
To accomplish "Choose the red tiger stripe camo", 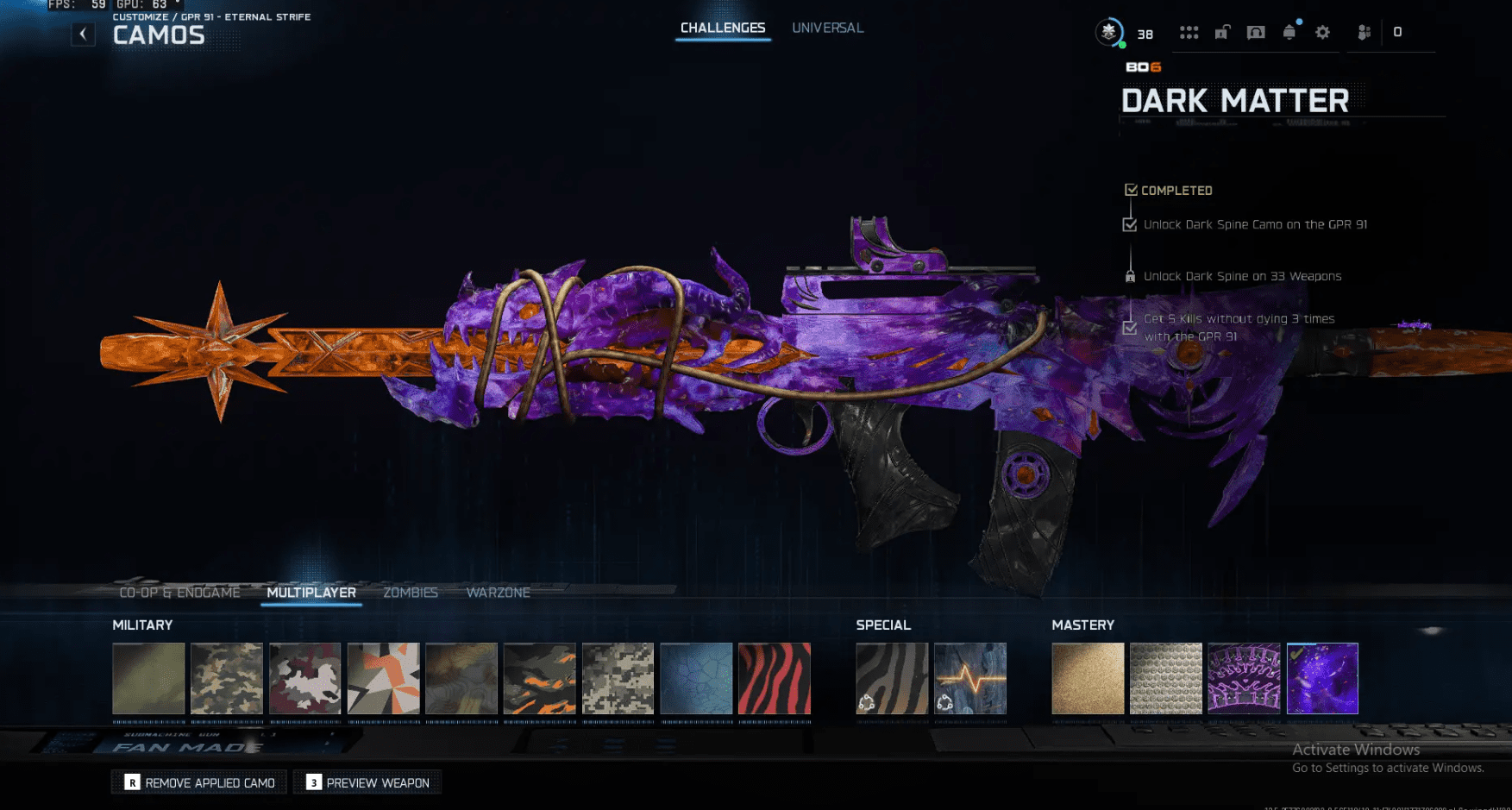I will click(775, 678).
